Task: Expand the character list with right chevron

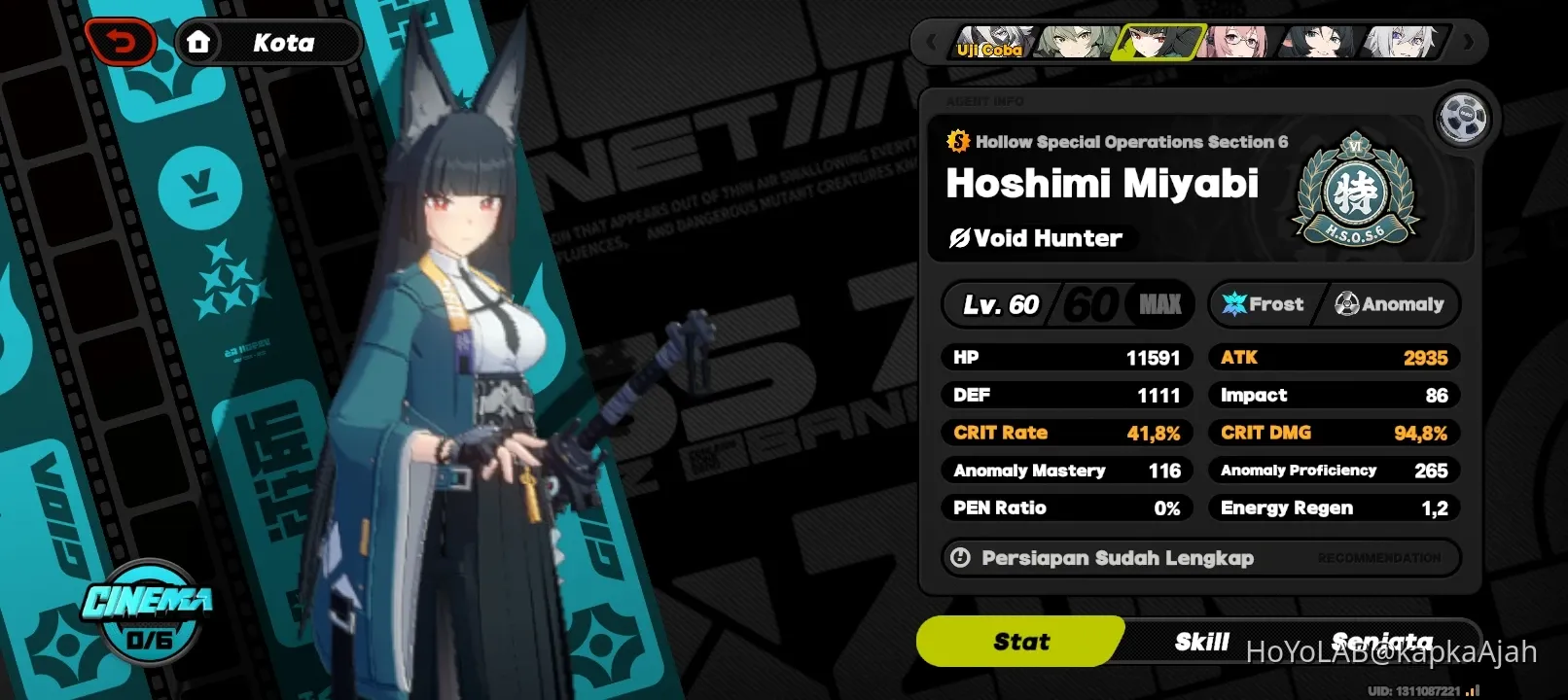Action: [1469, 42]
